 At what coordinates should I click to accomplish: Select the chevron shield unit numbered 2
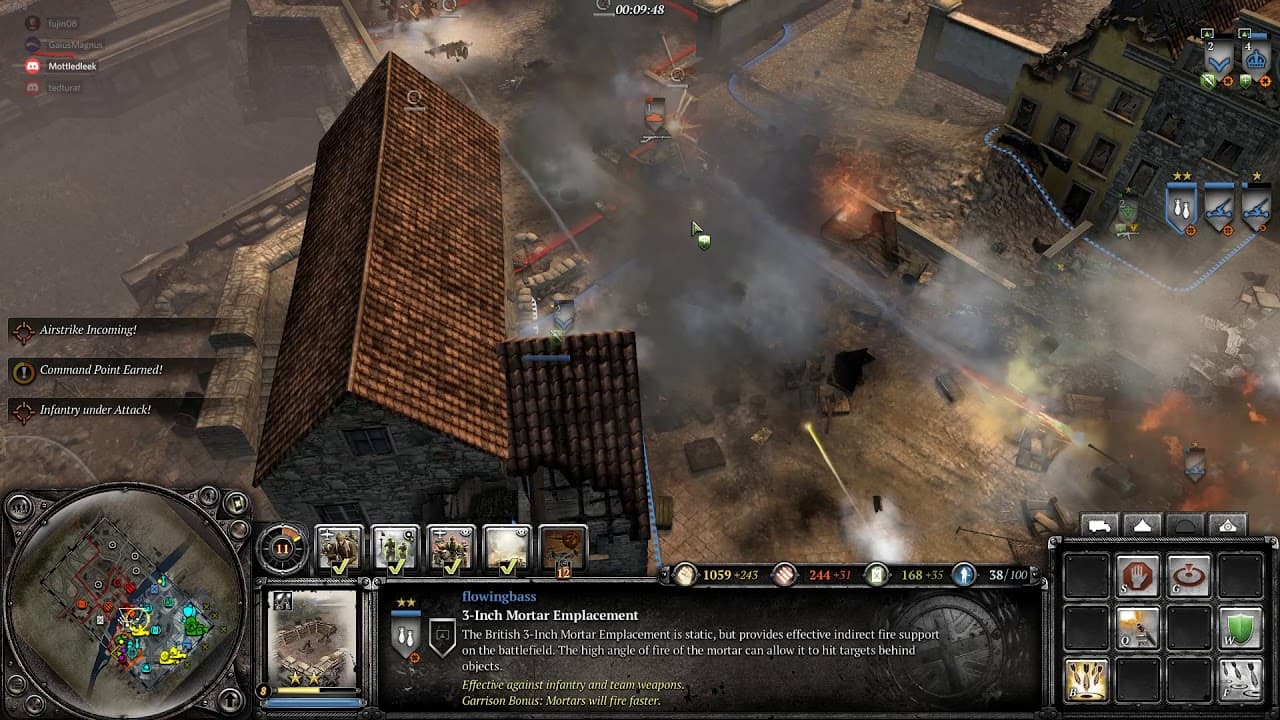point(1217,58)
